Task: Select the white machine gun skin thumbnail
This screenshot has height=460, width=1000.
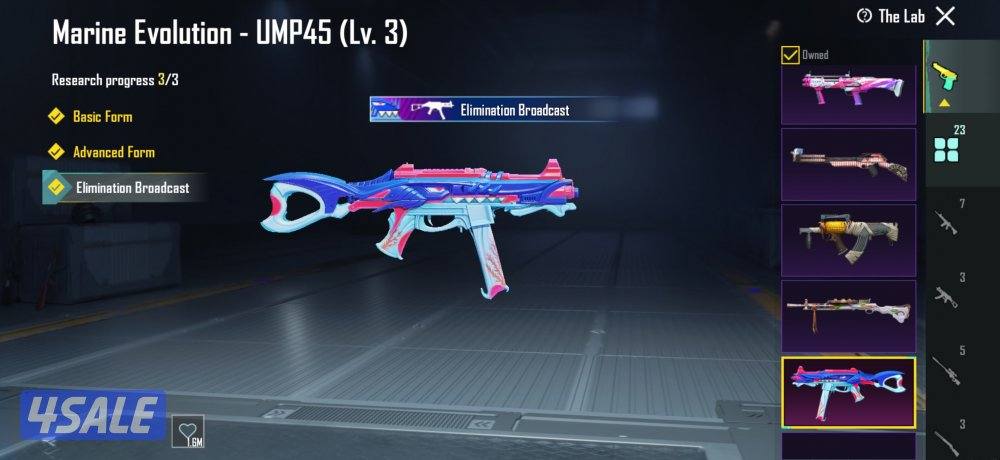Action: tap(848, 315)
